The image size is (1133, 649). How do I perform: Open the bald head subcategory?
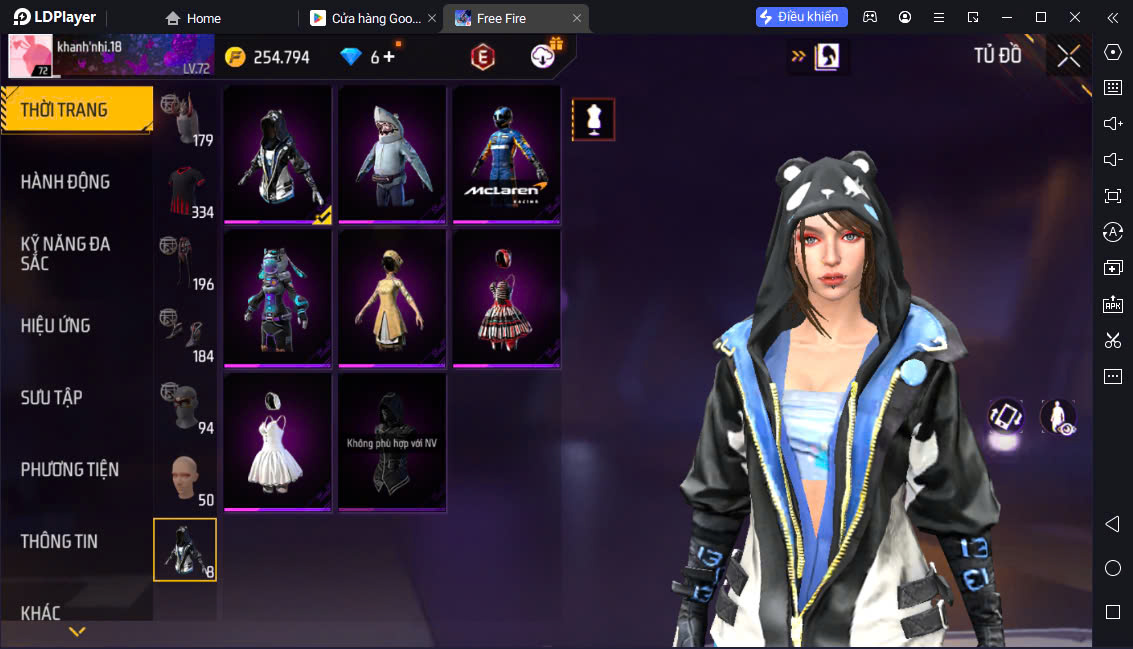click(x=185, y=479)
